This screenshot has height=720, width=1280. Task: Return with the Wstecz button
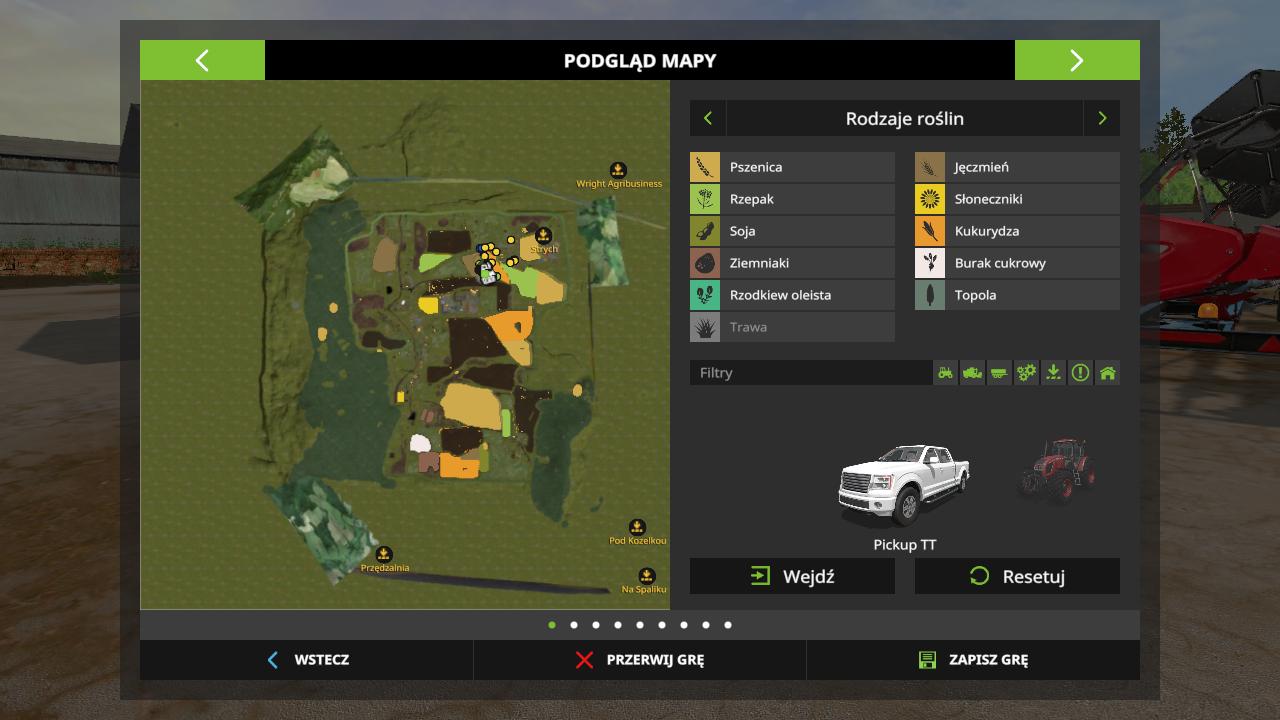pyautogui.click(x=307, y=660)
